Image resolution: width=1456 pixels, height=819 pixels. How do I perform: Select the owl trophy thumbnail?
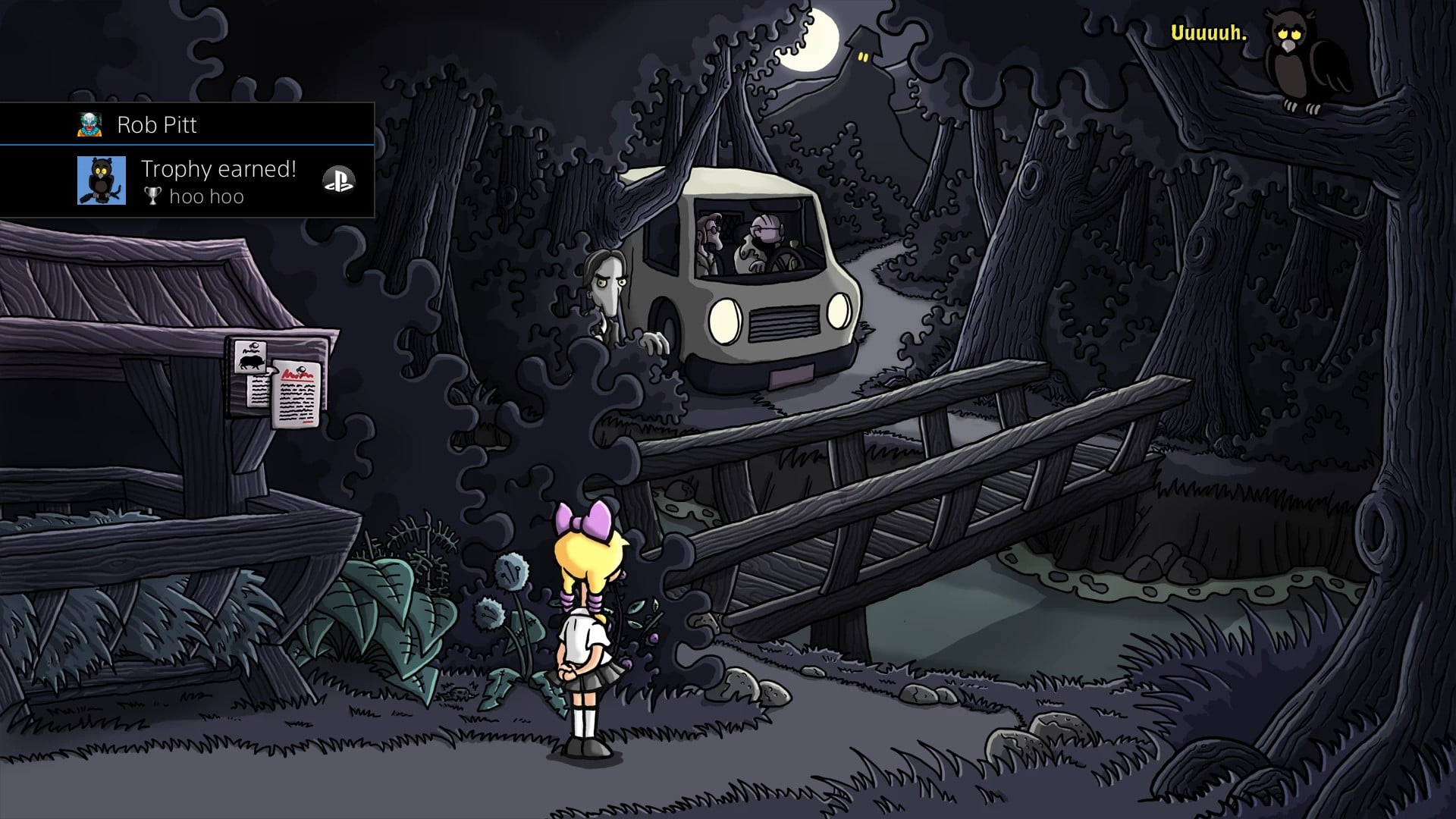coord(102,180)
